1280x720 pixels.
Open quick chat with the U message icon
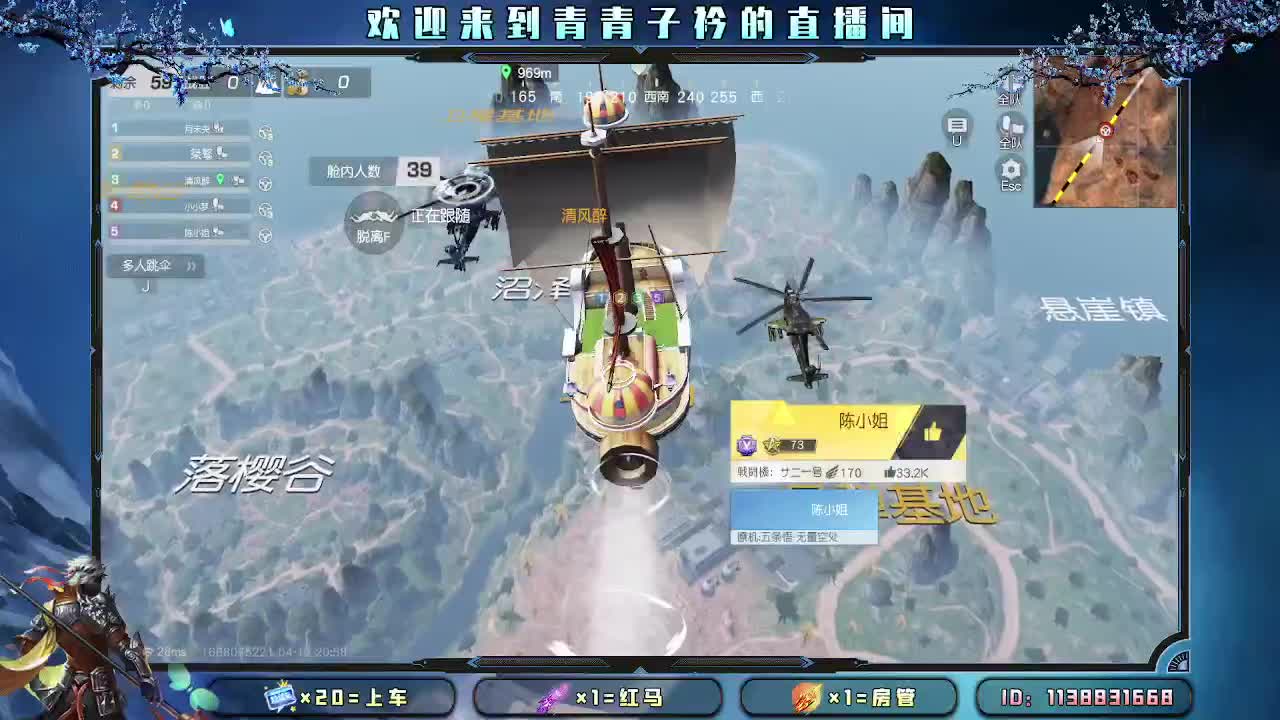tap(956, 127)
